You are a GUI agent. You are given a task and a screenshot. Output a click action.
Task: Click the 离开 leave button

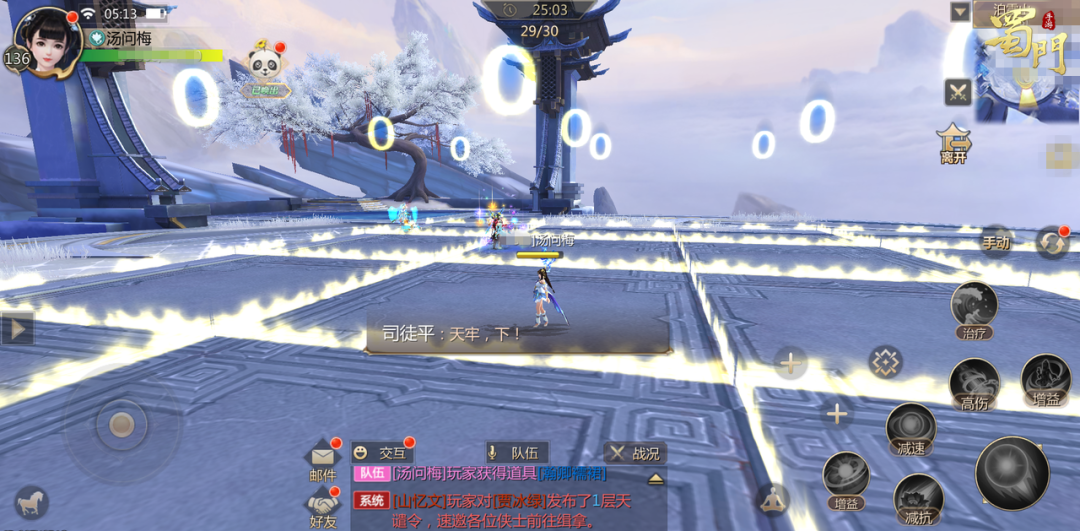[953, 143]
